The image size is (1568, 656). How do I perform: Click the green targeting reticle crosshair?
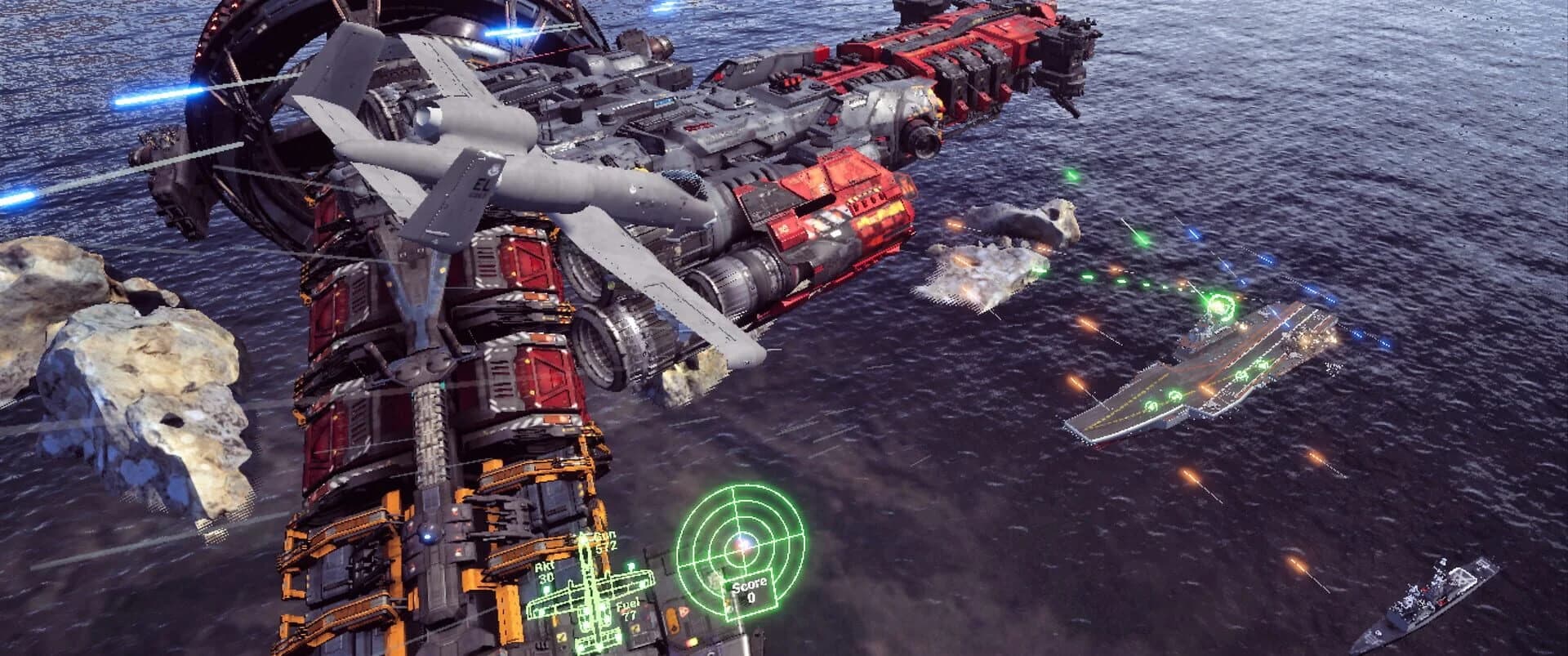[x=741, y=546]
